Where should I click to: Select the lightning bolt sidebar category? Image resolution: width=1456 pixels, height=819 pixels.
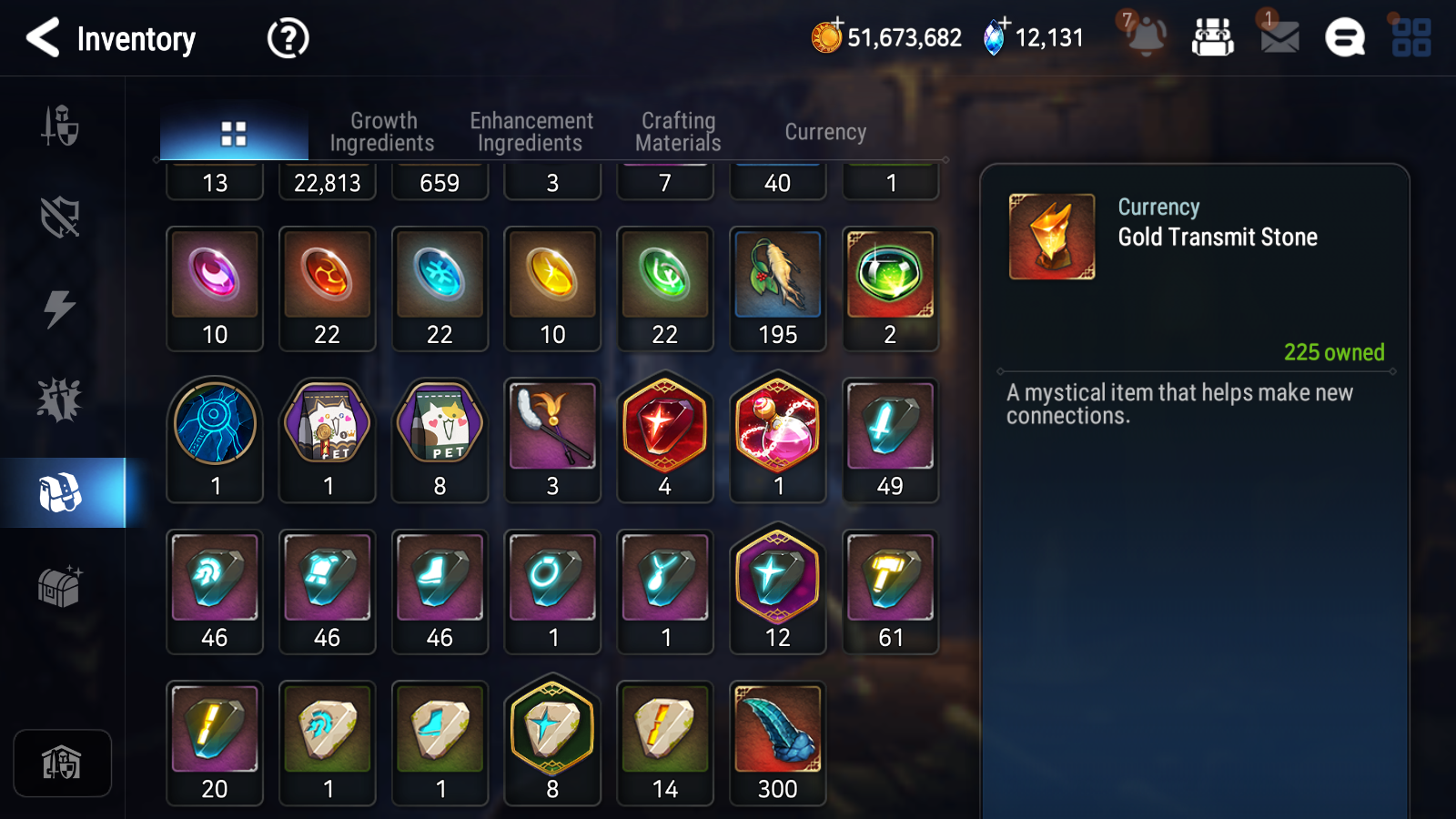tap(60, 308)
